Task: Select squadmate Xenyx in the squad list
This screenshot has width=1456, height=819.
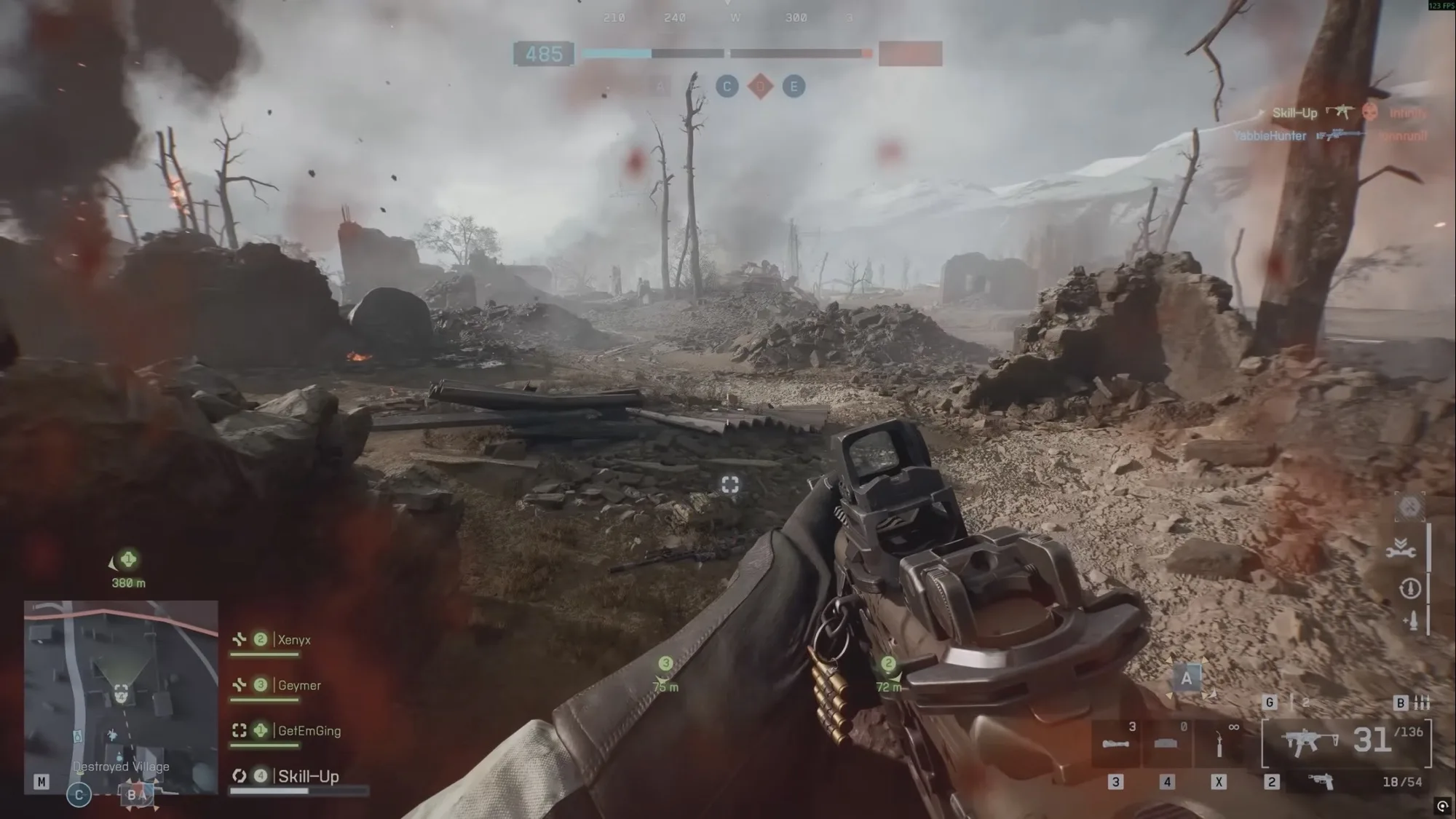Action: pyautogui.click(x=293, y=640)
